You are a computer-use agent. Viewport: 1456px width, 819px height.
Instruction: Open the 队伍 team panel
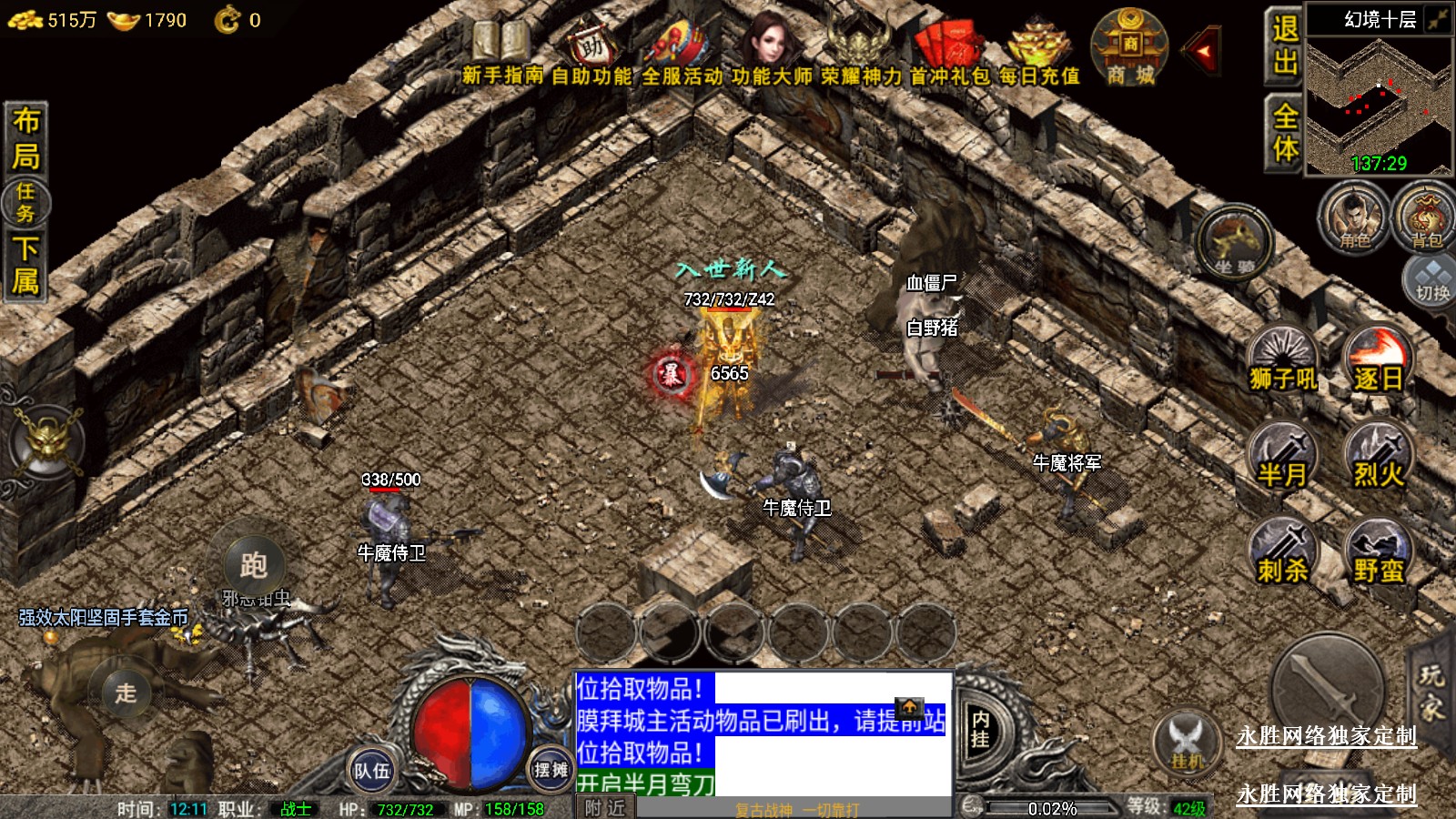click(x=372, y=771)
